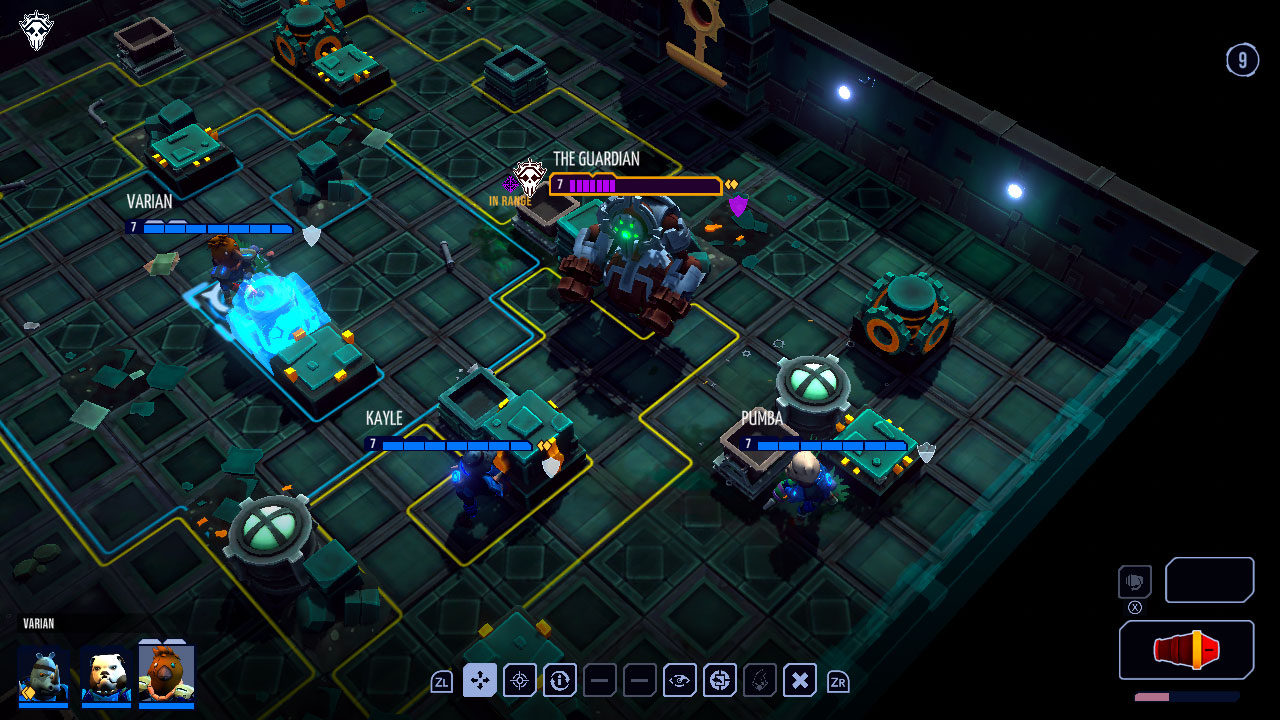Screen dimensions: 1280x720
Task: Select the targeting crosshair icon
Action: click(x=519, y=680)
